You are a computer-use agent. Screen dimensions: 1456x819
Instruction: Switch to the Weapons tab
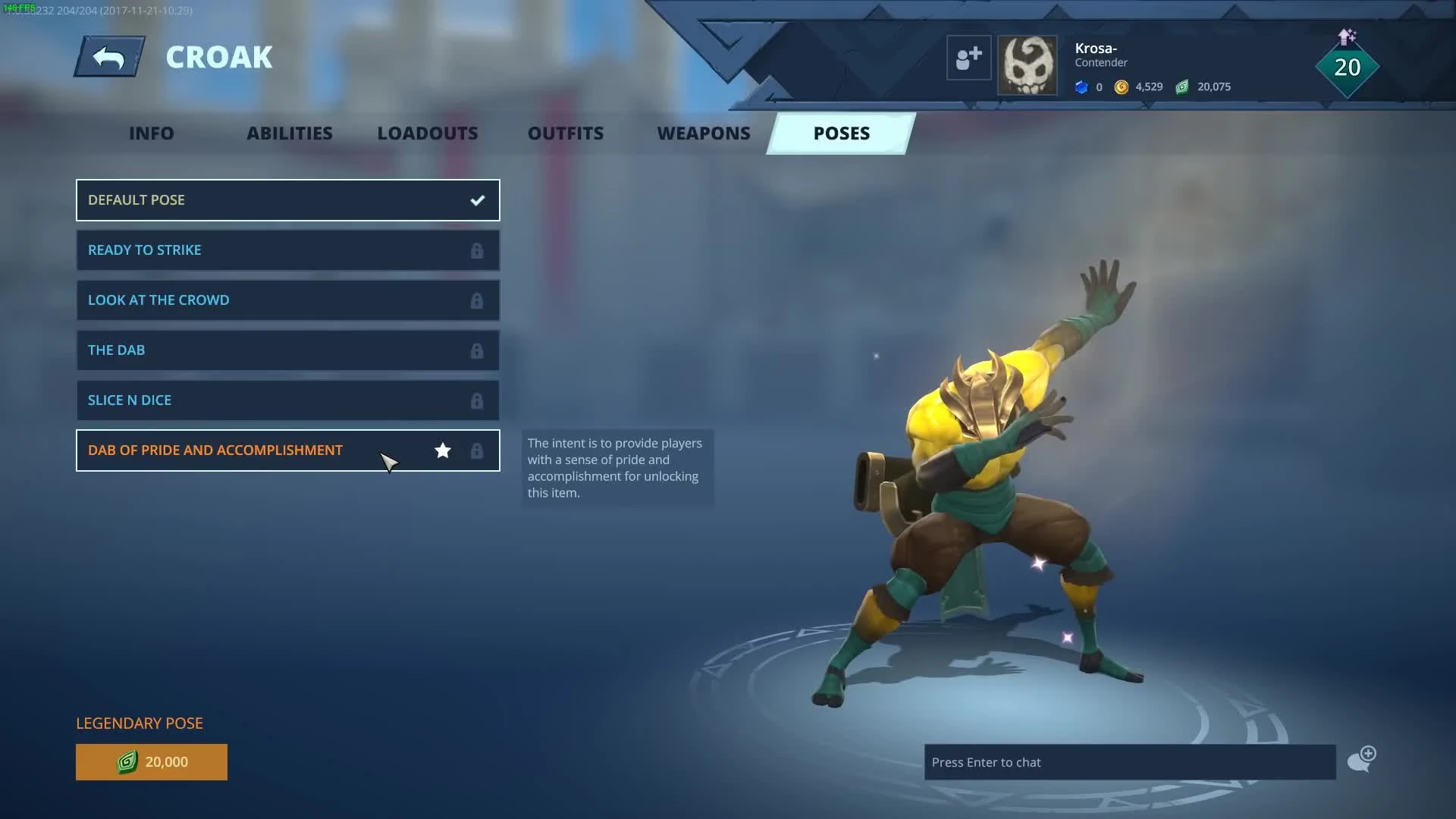(704, 133)
